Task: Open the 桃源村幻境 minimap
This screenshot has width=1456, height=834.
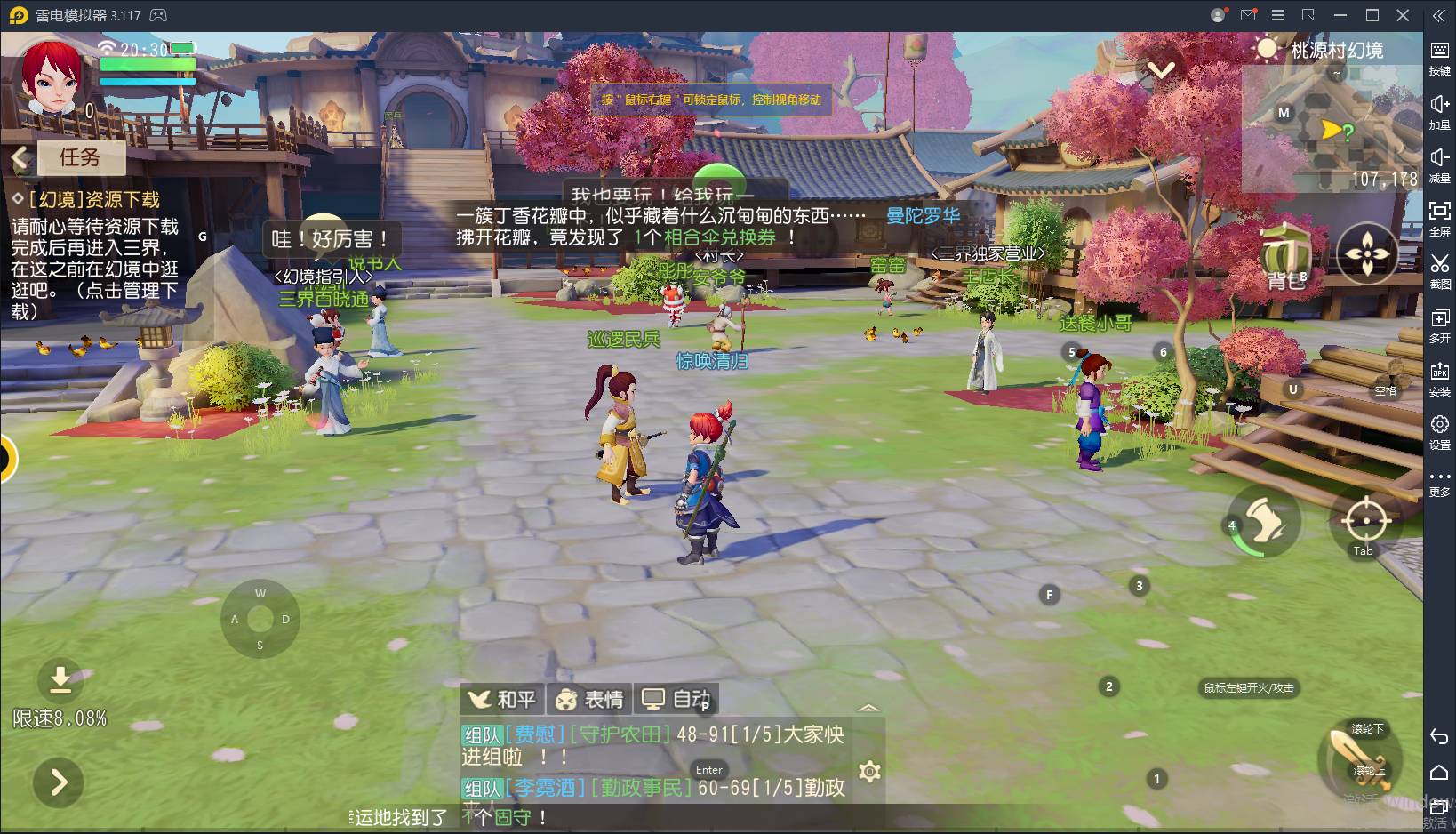Action: pos(1330,130)
